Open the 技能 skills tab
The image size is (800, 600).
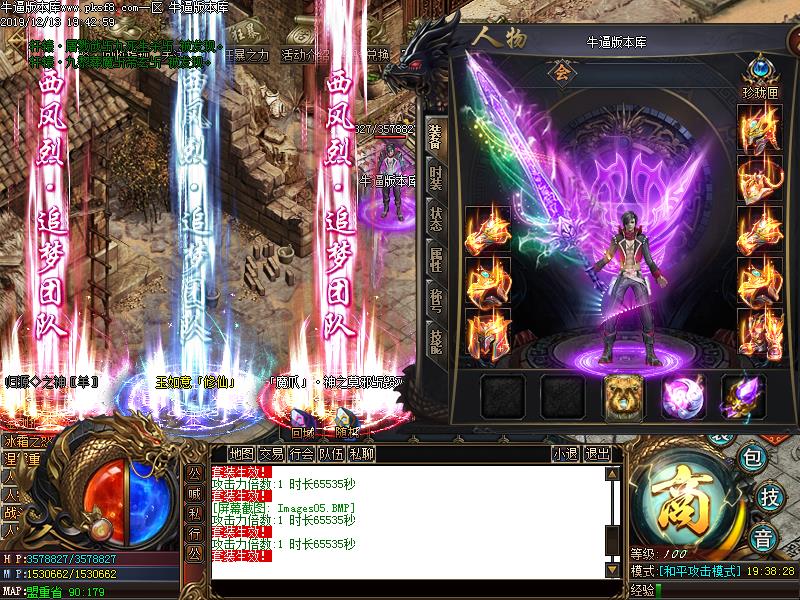pyautogui.click(x=435, y=342)
